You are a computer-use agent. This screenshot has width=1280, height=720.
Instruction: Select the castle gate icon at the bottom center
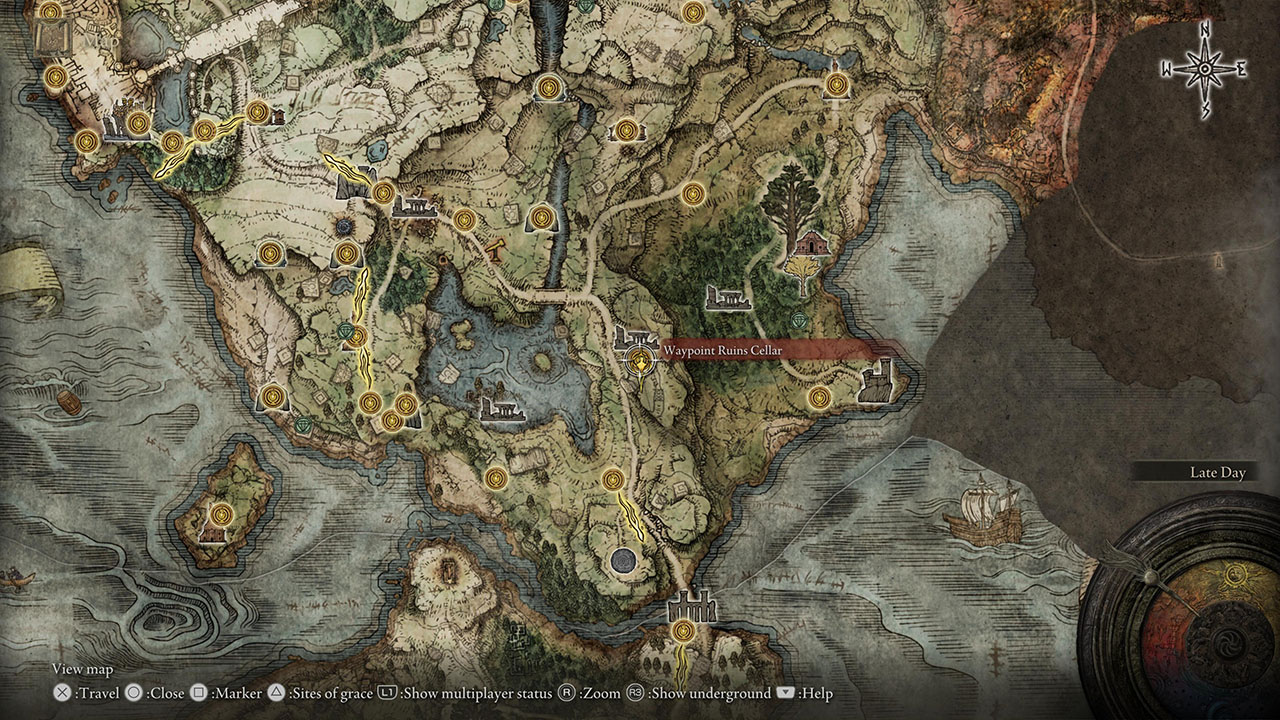(692, 607)
